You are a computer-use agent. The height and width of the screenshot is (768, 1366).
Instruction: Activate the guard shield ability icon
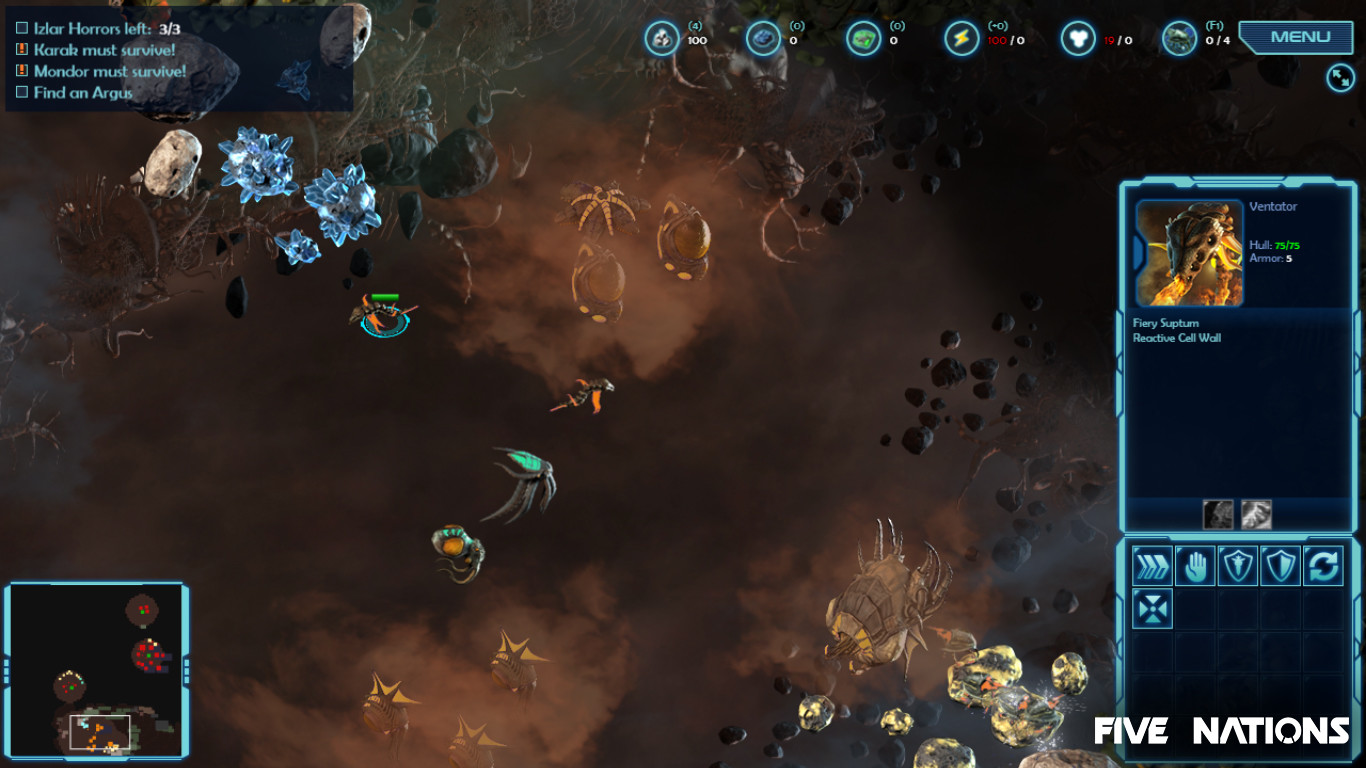point(1236,565)
